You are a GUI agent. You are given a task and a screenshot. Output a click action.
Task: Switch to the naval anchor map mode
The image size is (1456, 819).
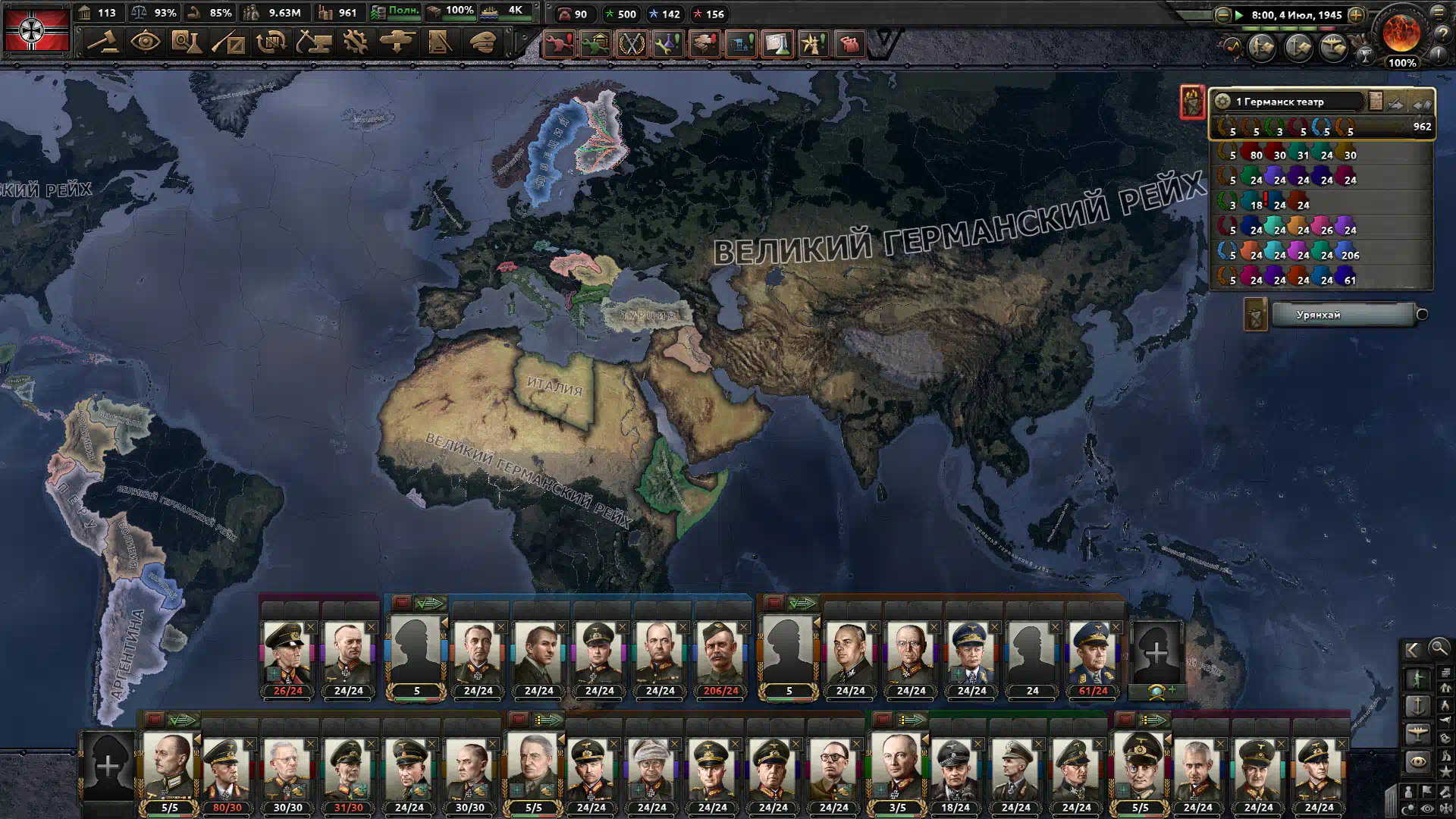(x=1417, y=706)
